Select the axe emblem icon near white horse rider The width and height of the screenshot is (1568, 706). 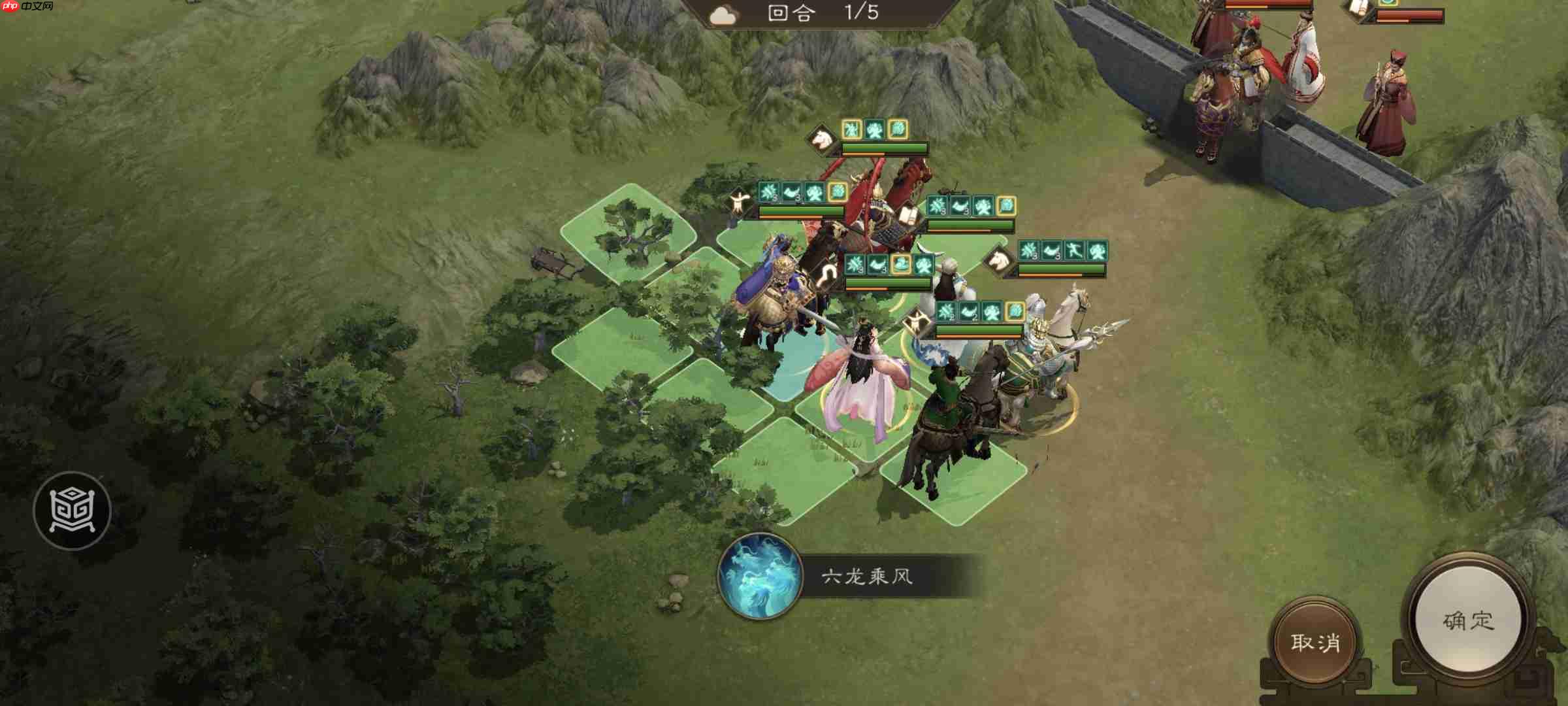pos(917,320)
